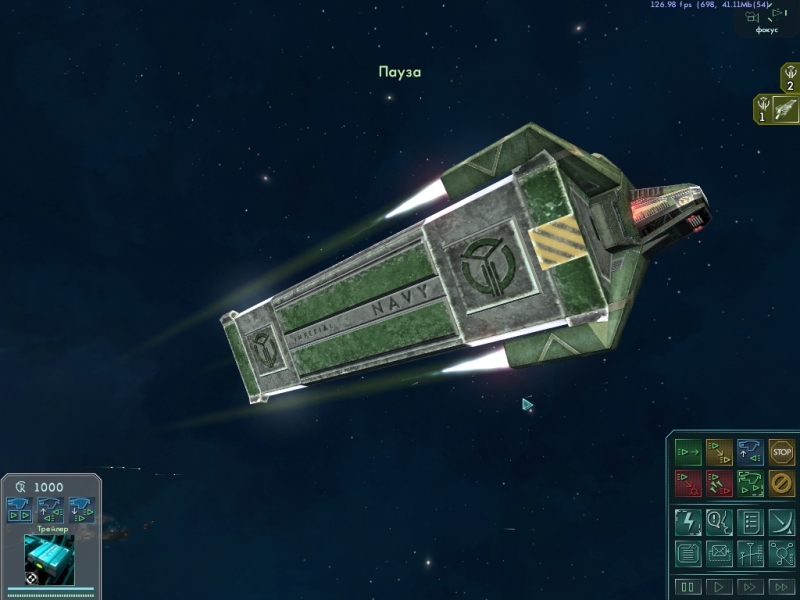Issue the red attack-target order
This screenshot has width=800, height=600.
(x=688, y=484)
